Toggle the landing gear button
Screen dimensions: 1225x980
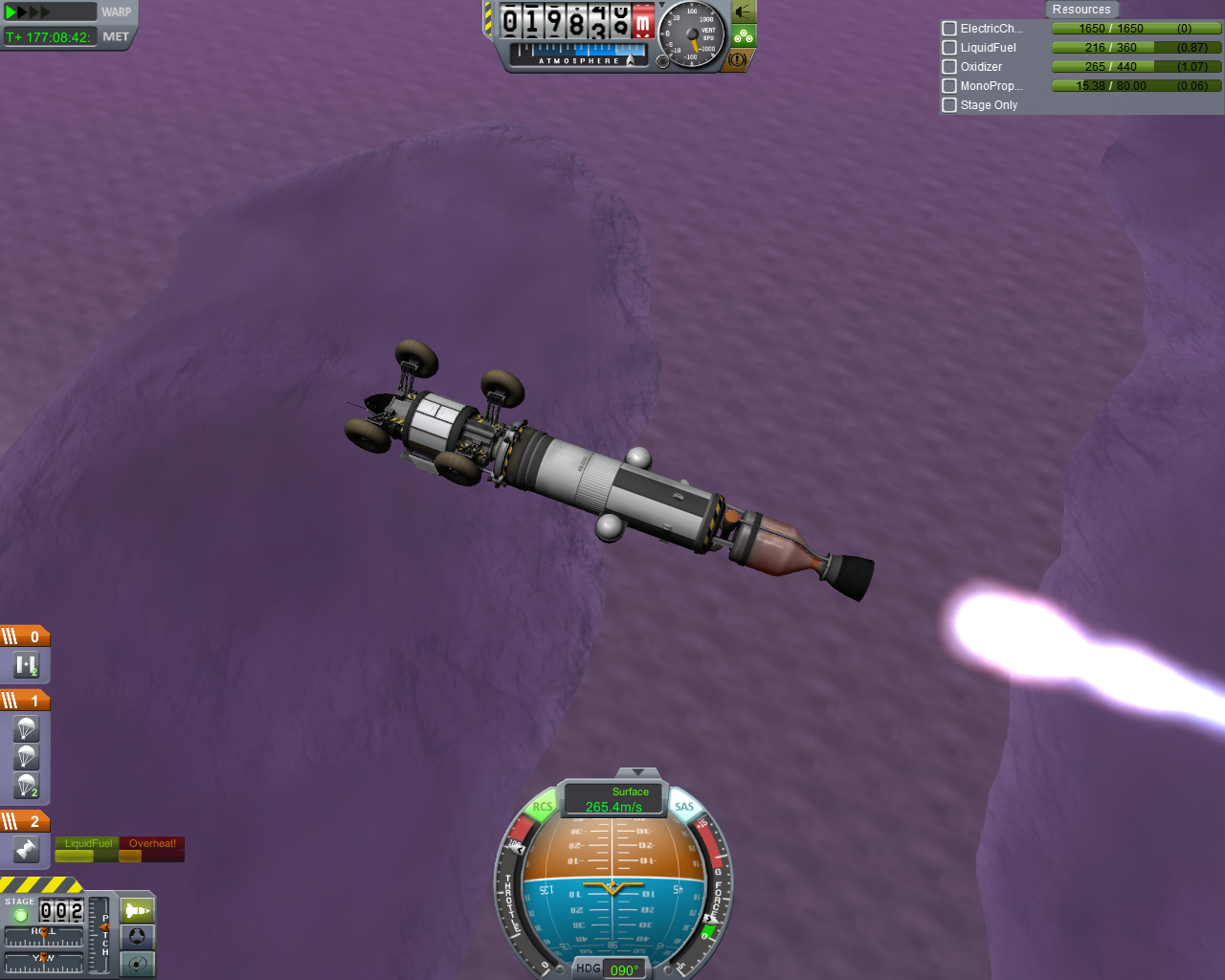pyautogui.click(x=744, y=36)
